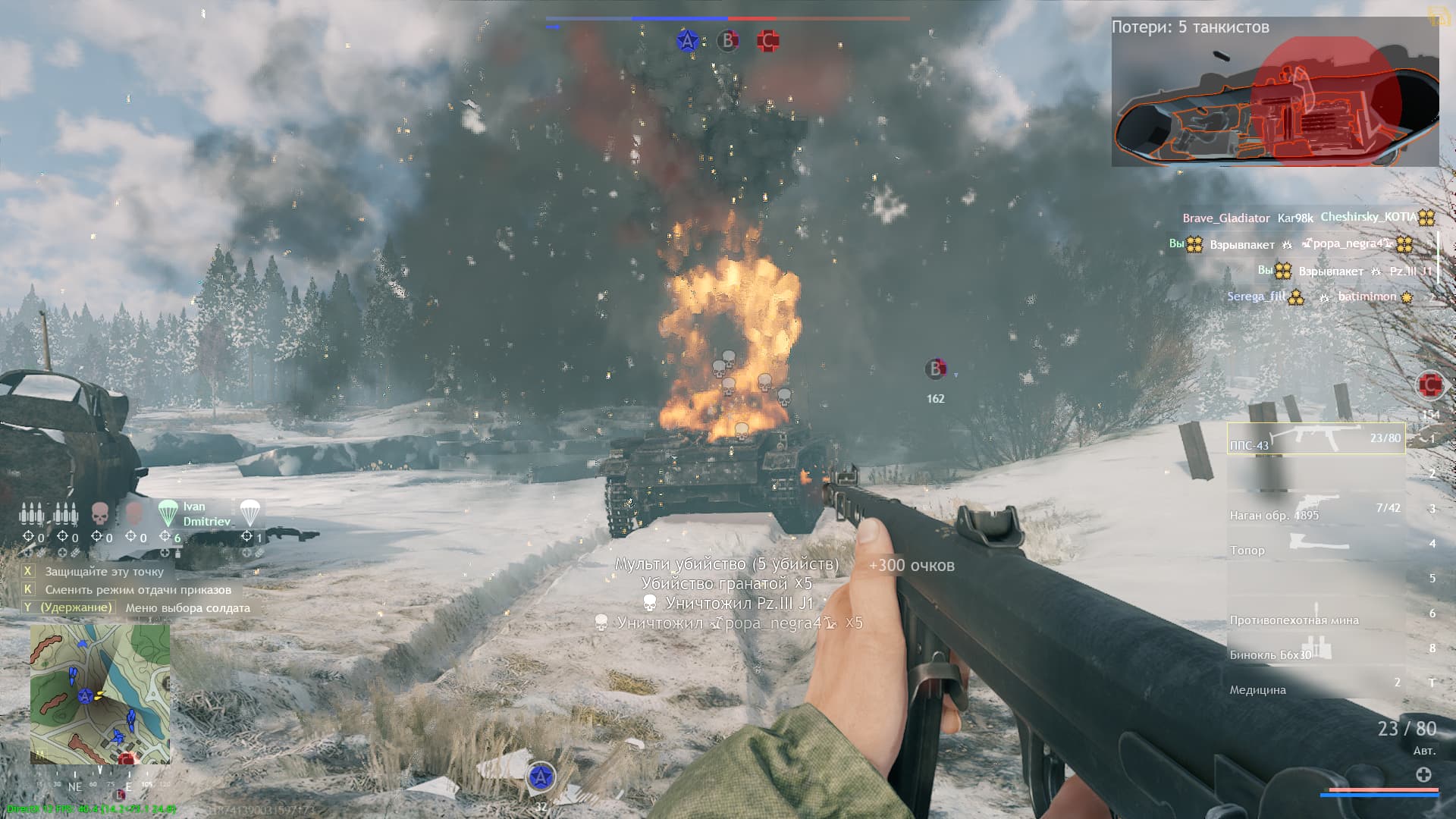Switch to the Наган обр. 1895 revolver
Viewport: 1456px width, 819px height.
(x=1316, y=508)
